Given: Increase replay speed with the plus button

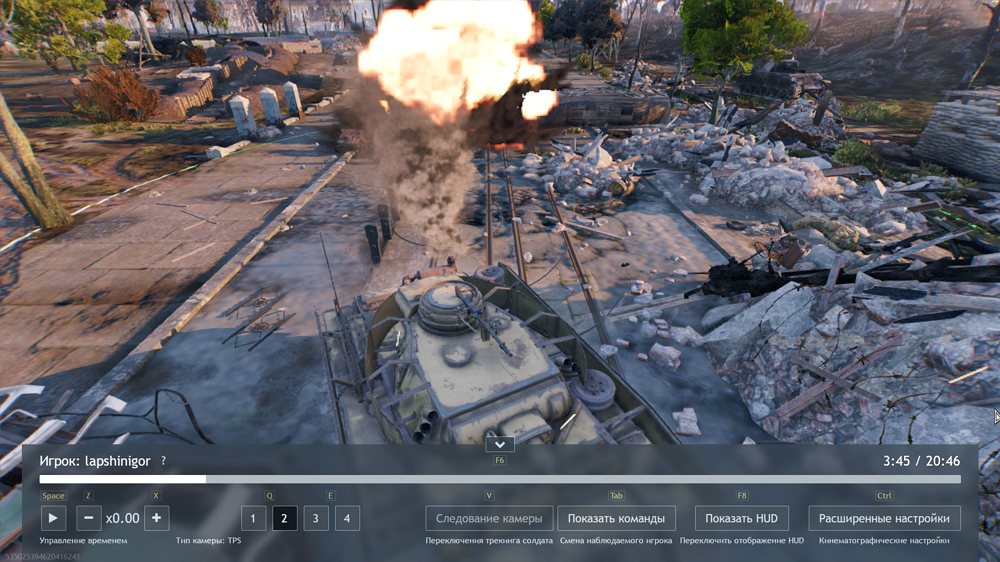Looking at the screenshot, I should (156, 518).
